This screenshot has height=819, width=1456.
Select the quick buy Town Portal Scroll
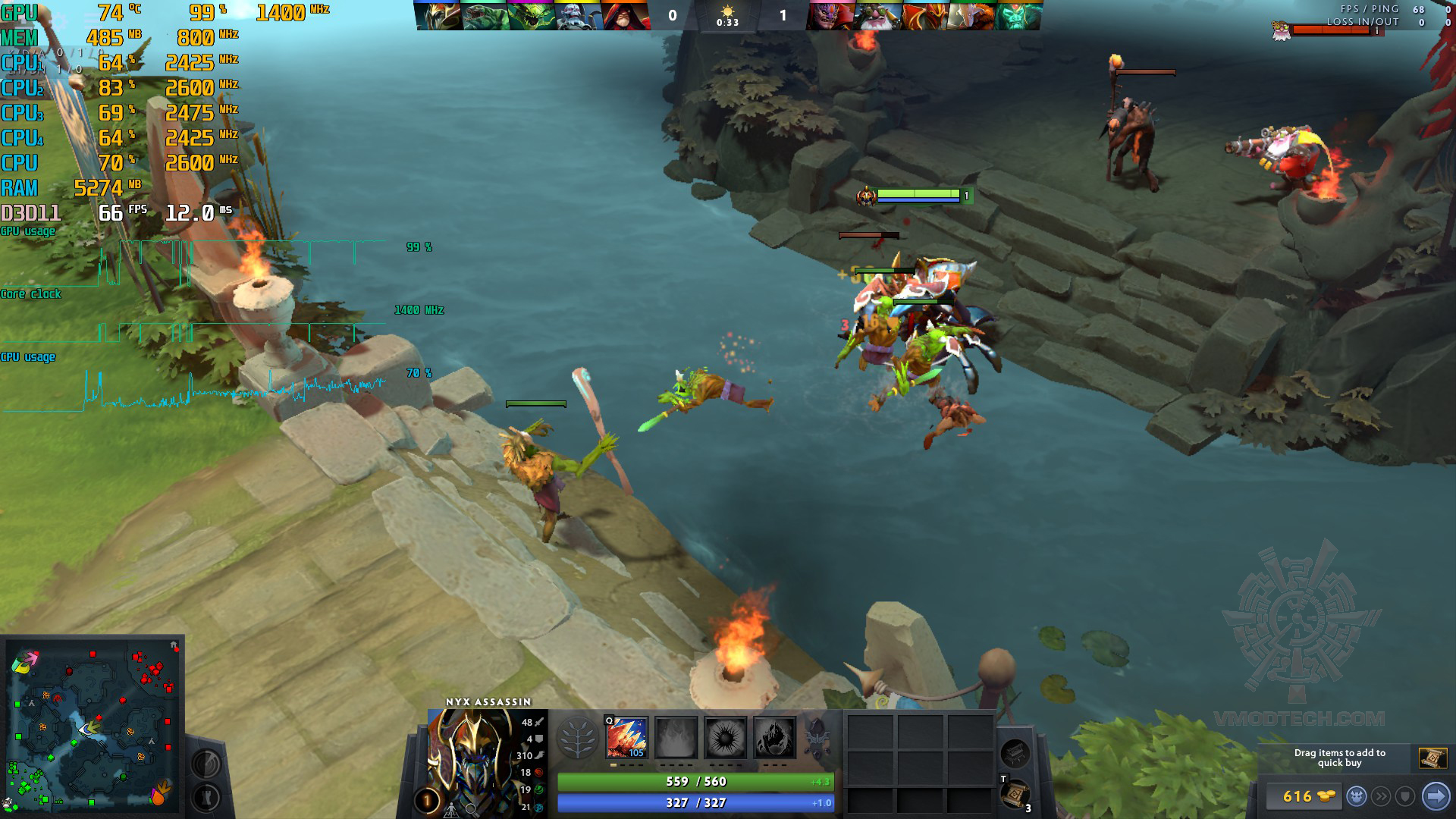1432,757
